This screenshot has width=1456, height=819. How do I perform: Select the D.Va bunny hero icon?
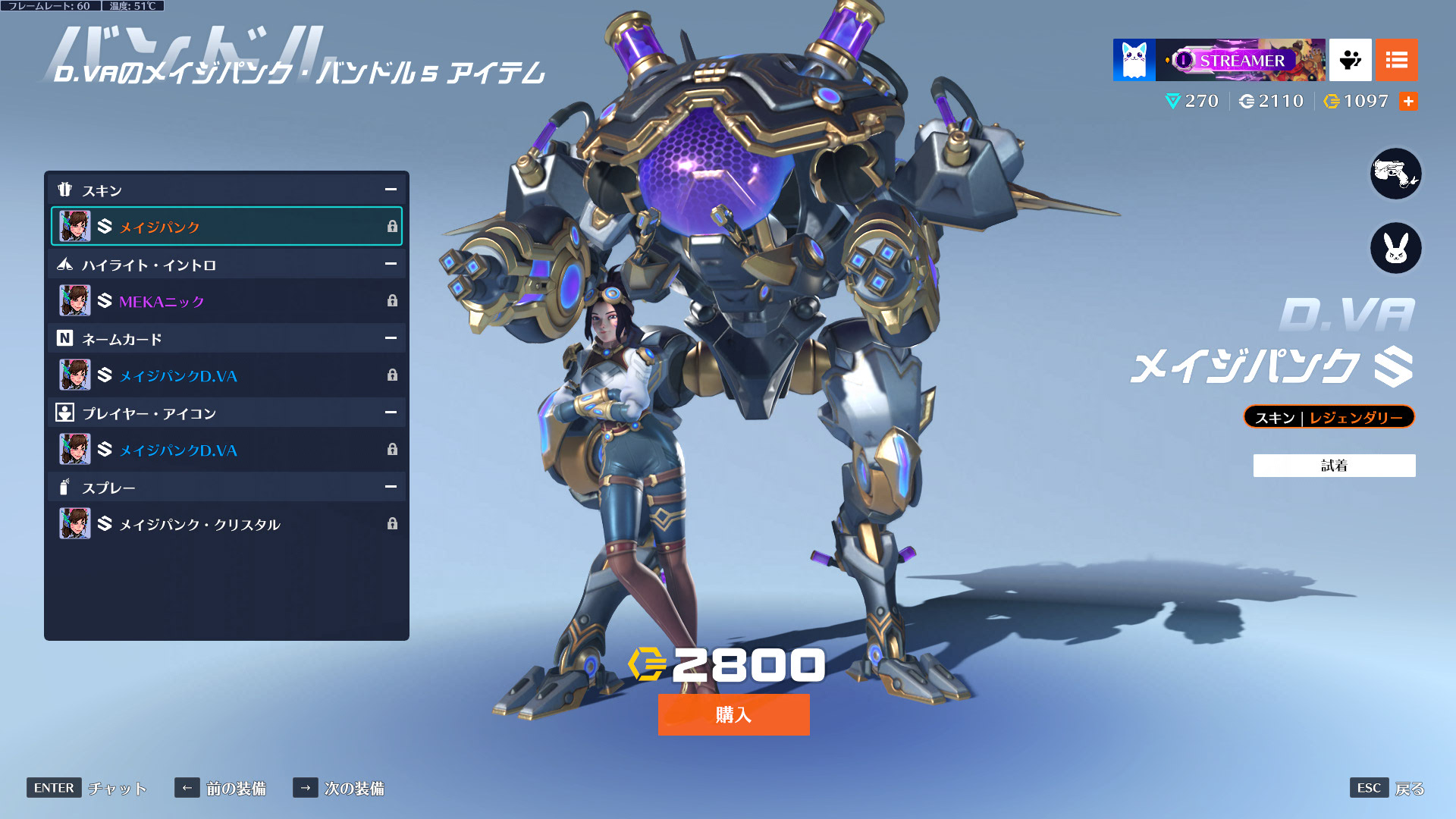[1395, 248]
